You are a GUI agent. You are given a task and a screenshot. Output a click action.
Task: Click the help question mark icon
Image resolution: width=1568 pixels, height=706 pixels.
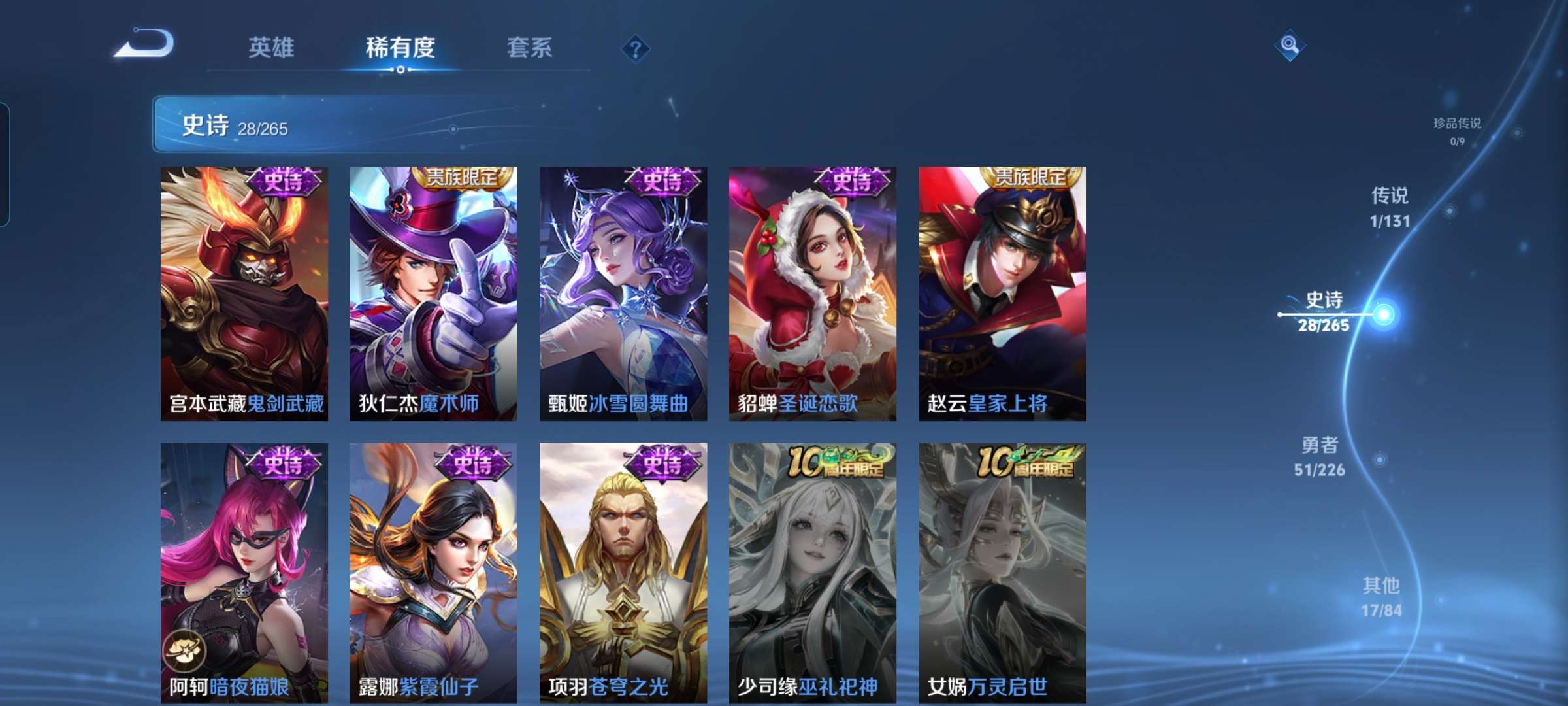(x=637, y=48)
